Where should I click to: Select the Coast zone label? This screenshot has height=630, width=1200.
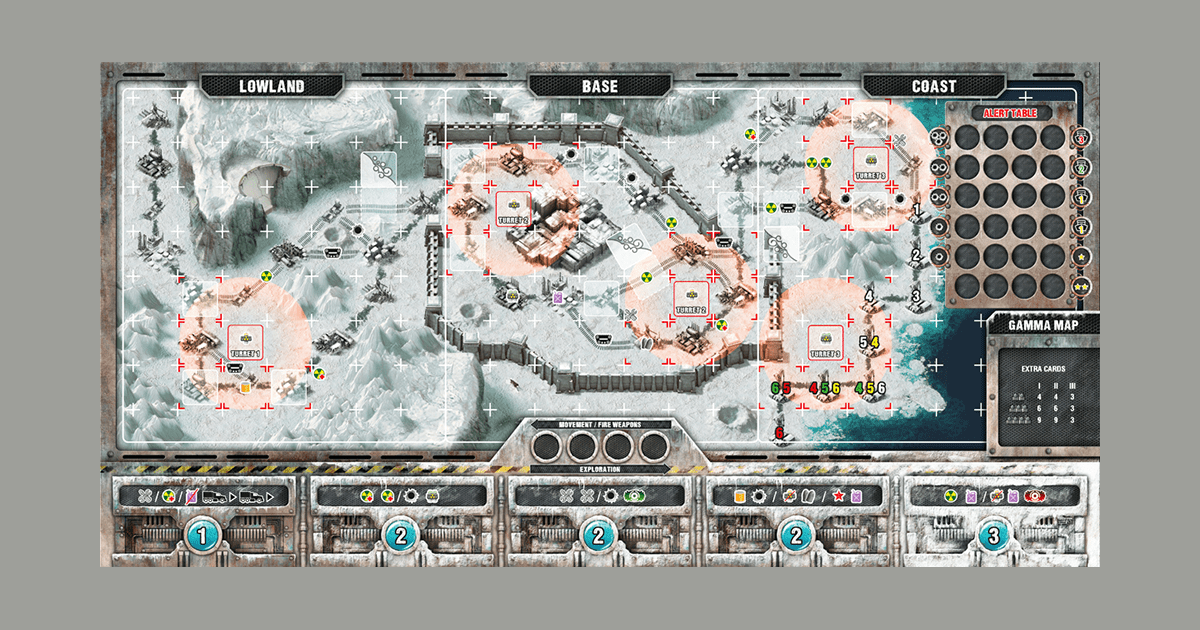coord(933,86)
